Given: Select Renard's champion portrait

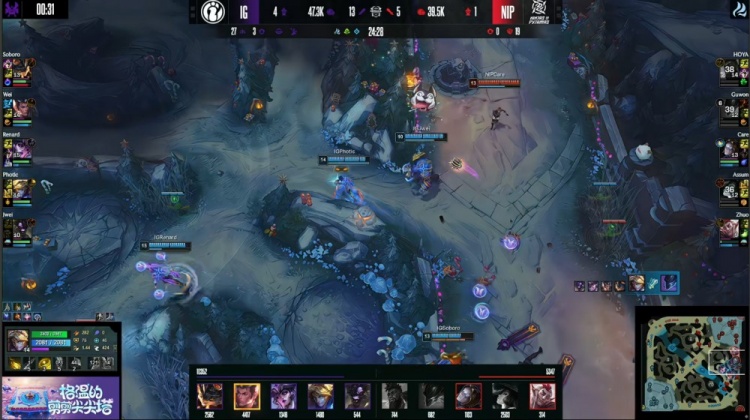Looking at the screenshot, I should [x=24, y=149].
